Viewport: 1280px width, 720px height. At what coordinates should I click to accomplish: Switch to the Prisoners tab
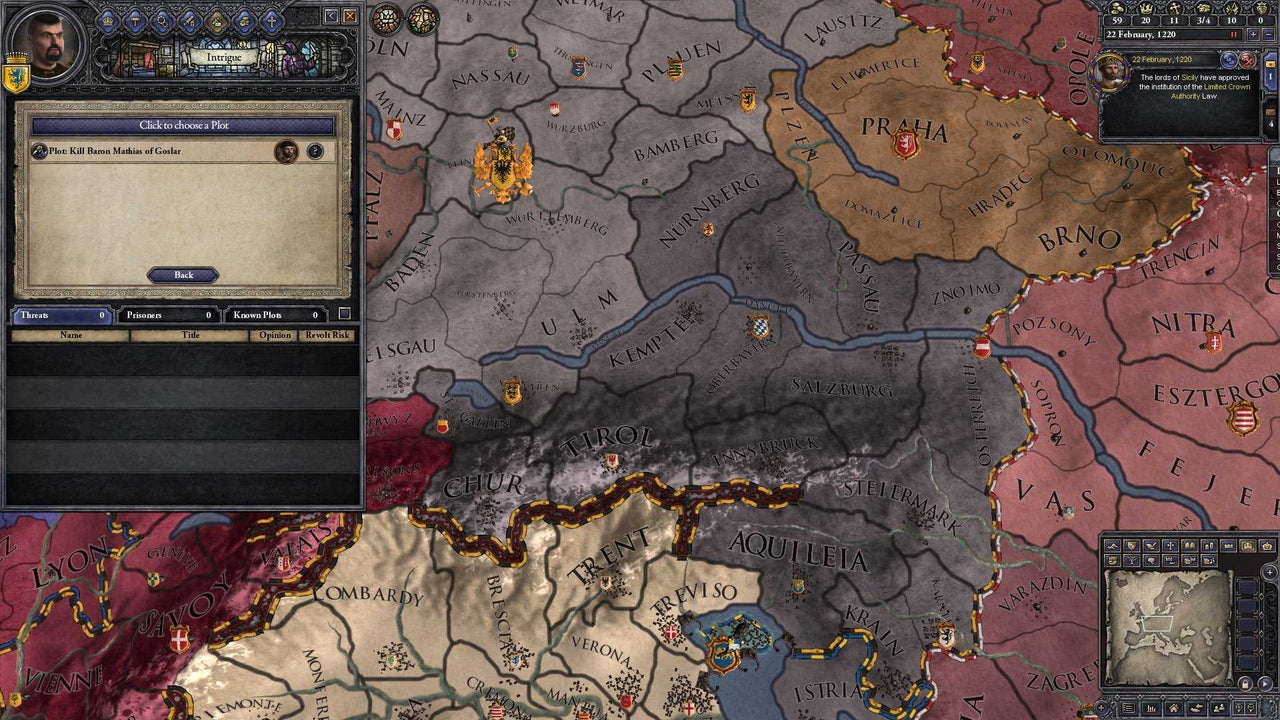[x=167, y=315]
